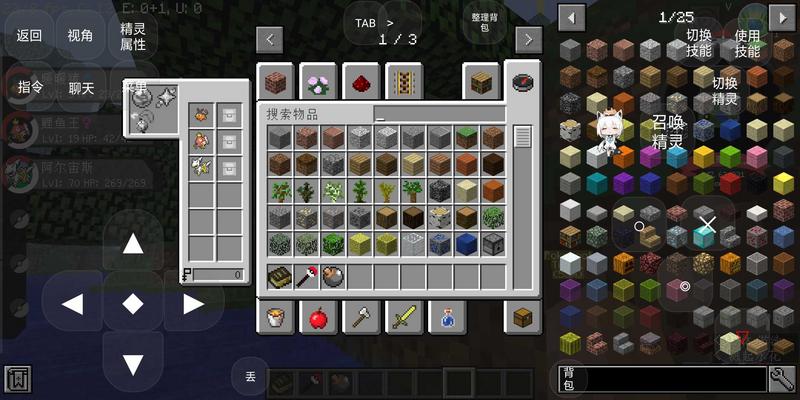Screen dimensions: 800x400
Task: Tap 召唤精灵 to summon sprite
Action: click(667, 131)
